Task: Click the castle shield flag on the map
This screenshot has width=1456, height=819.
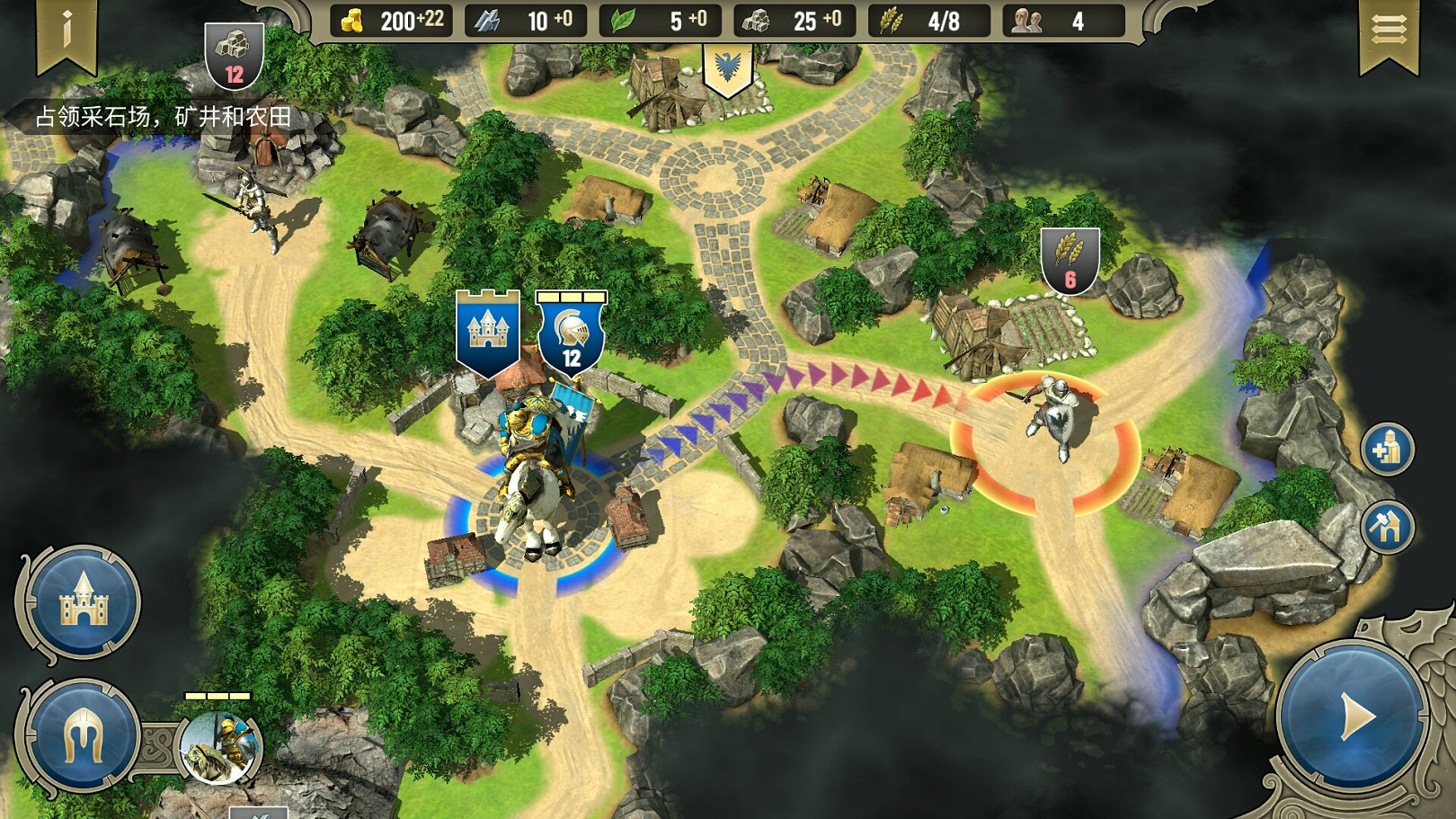Action: coord(488,331)
